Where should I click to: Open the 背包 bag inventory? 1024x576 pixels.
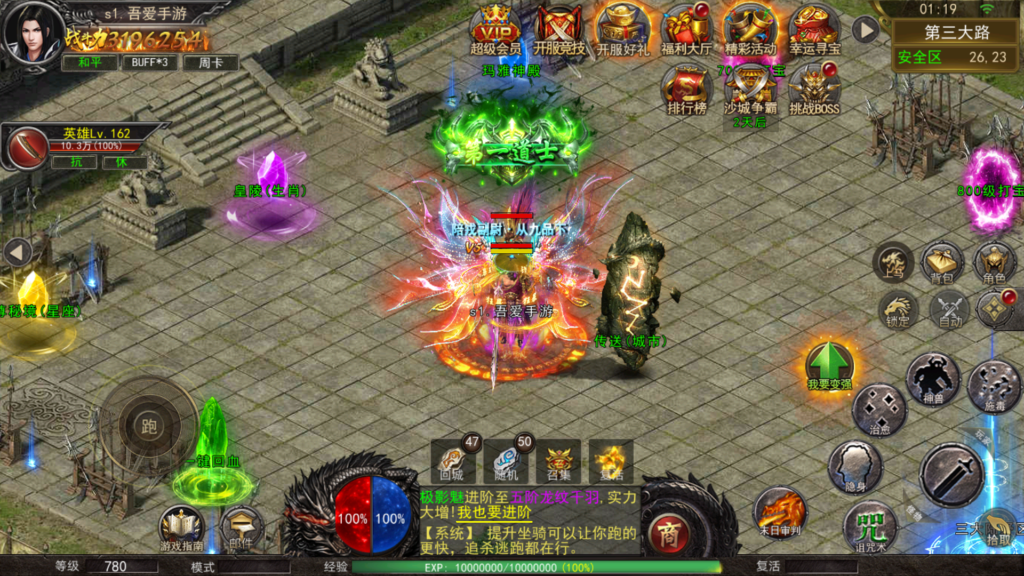943,263
